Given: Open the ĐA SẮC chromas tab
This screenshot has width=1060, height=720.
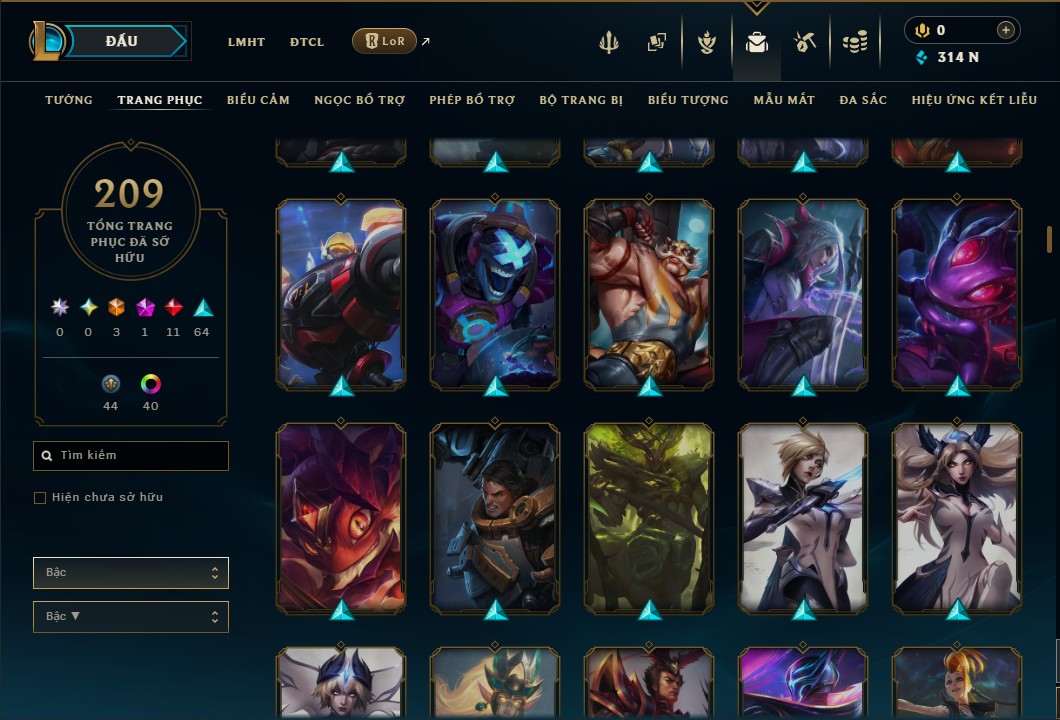Looking at the screenshot, I should pyautogui.click(x=863, y=100).
